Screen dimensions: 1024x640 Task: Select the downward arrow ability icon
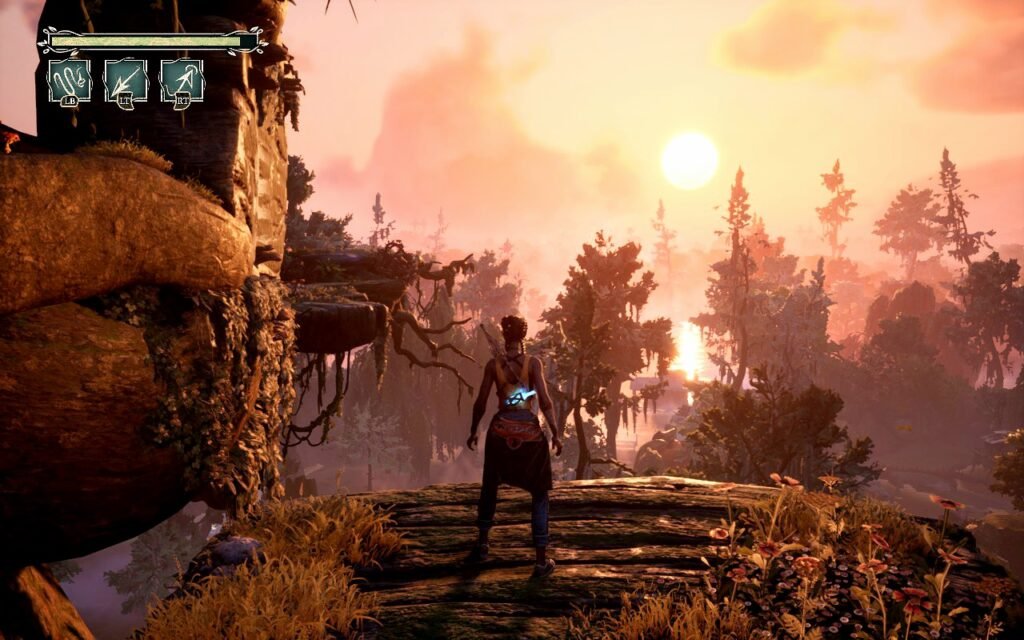(126, 80)
